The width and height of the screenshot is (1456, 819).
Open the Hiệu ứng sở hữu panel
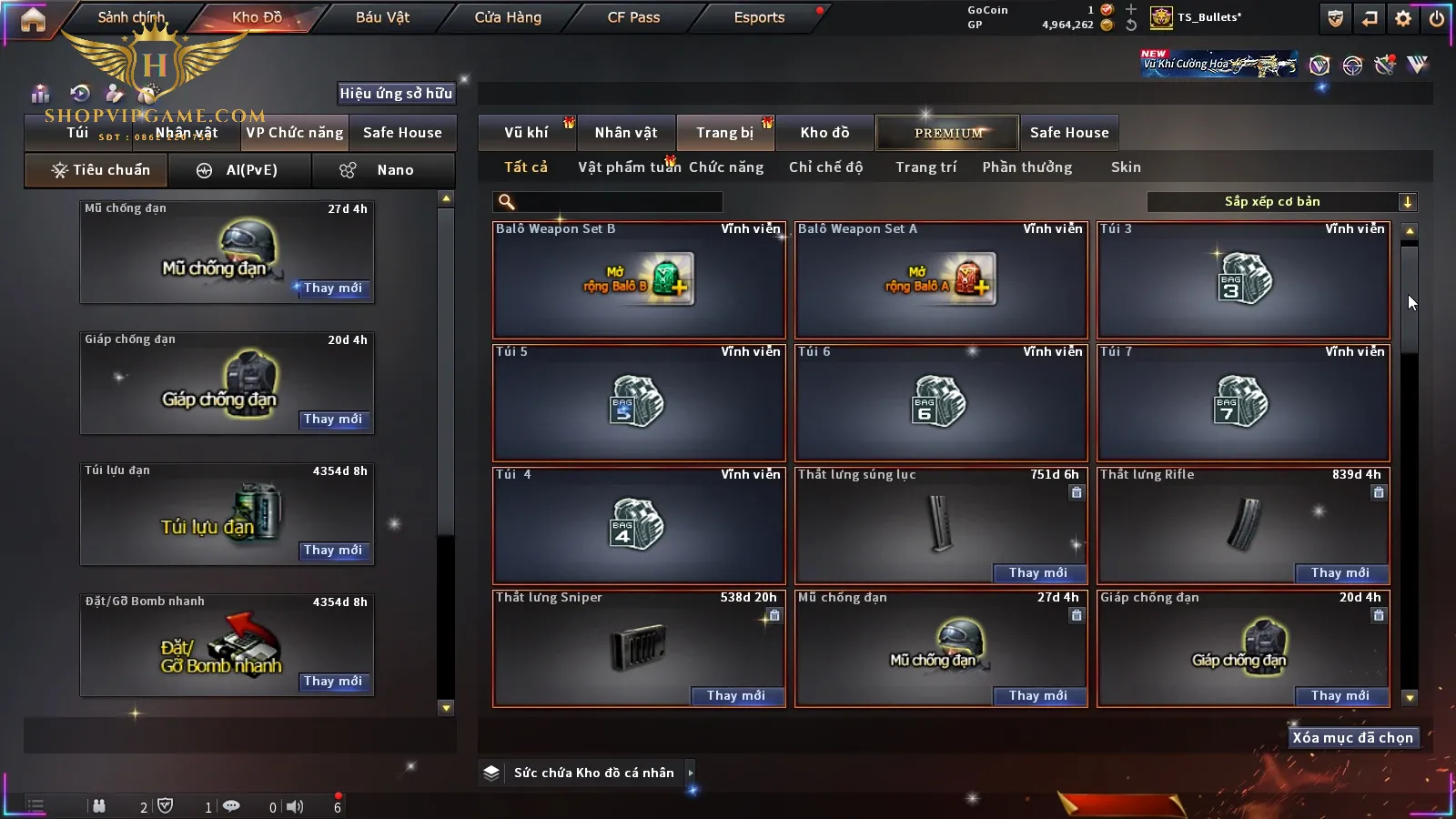396,93
